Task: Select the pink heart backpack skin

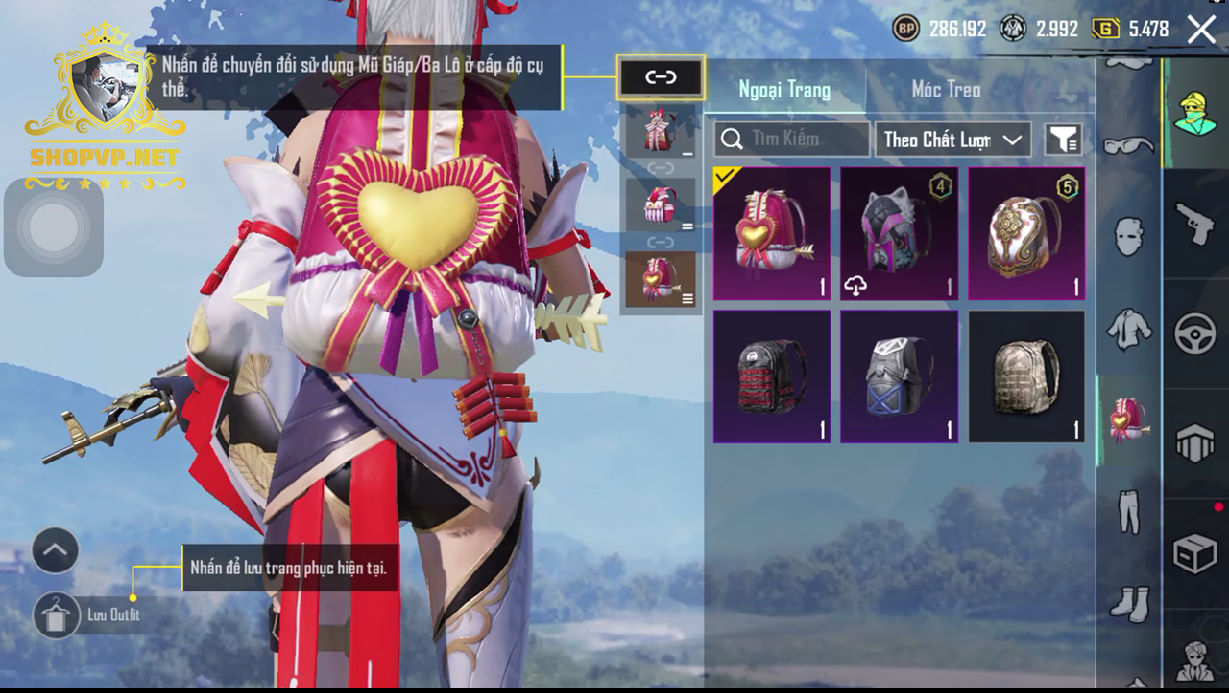Action: 772,233
